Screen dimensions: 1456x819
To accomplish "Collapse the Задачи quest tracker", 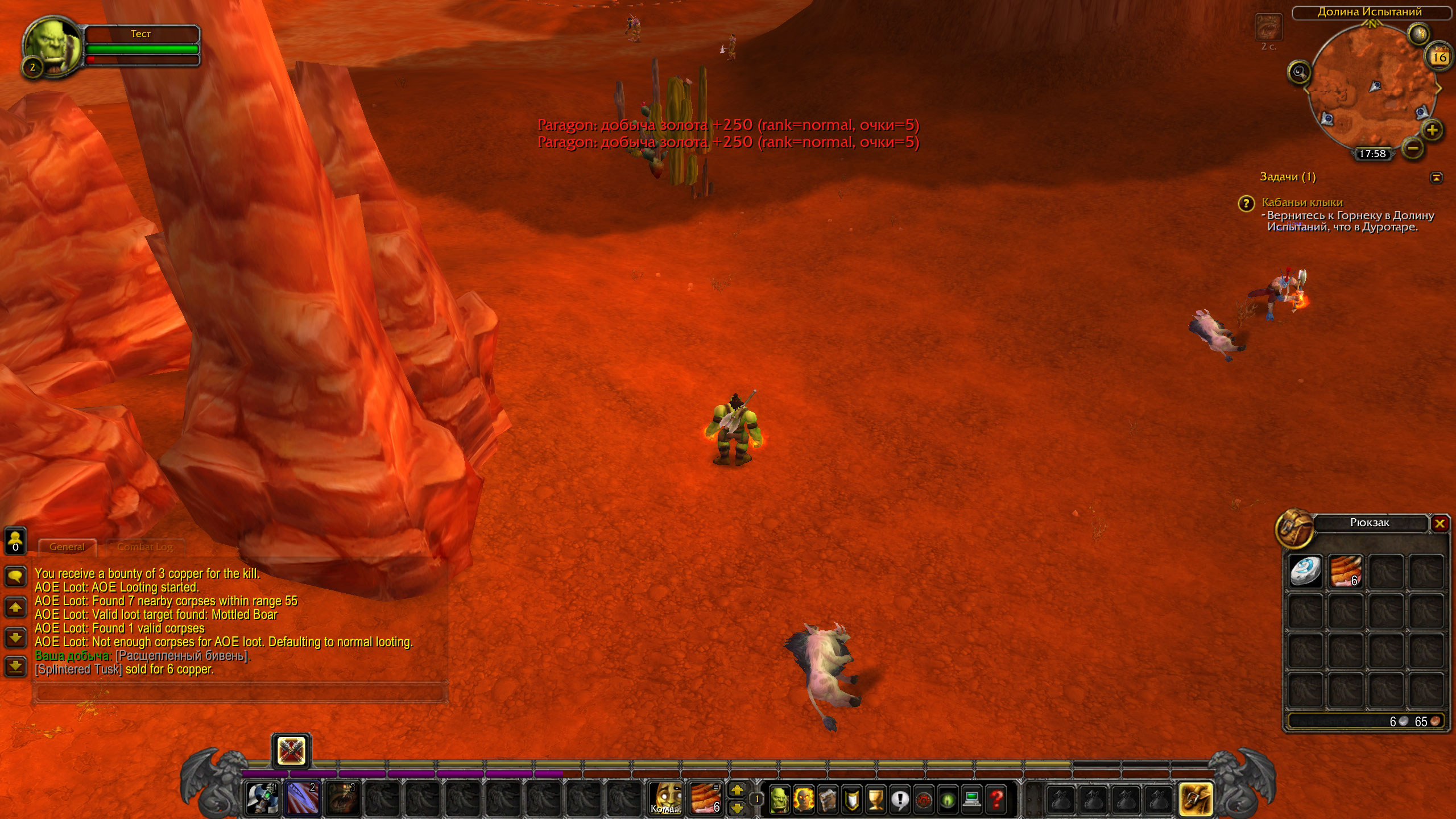I will (1436, 178).
